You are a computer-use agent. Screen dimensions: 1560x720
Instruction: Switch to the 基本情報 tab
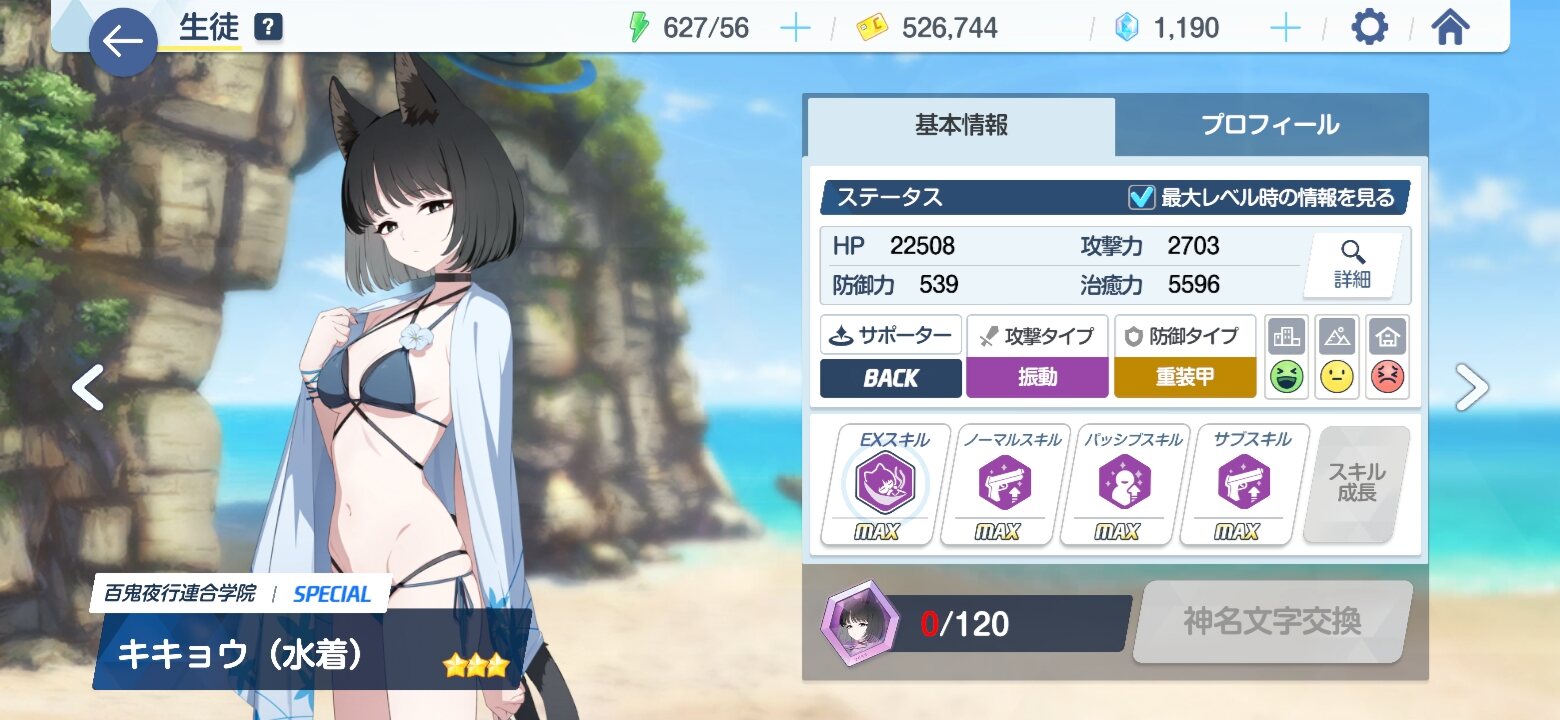click(961, 126)
